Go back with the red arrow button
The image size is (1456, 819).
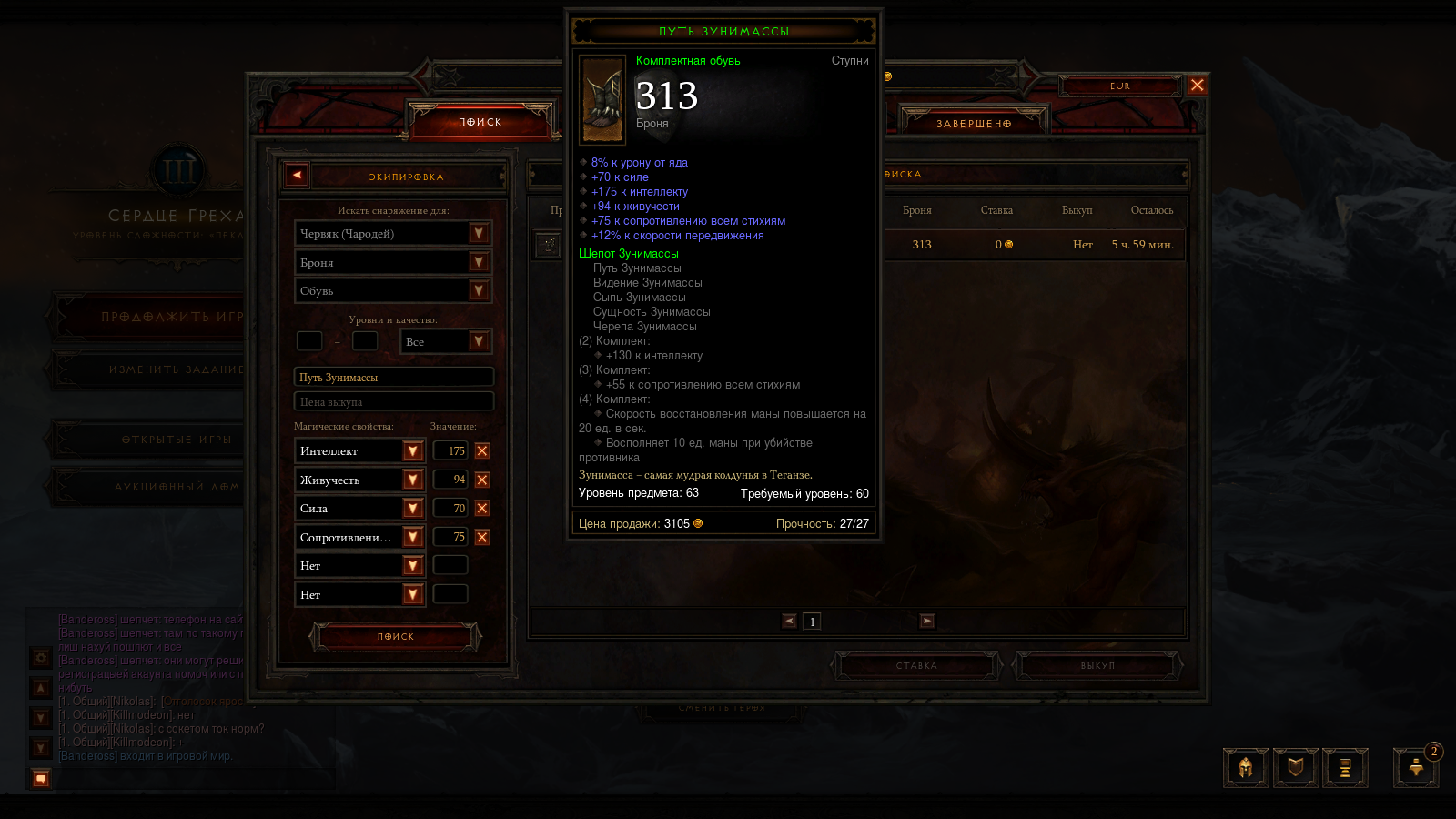tap(297, 176)
